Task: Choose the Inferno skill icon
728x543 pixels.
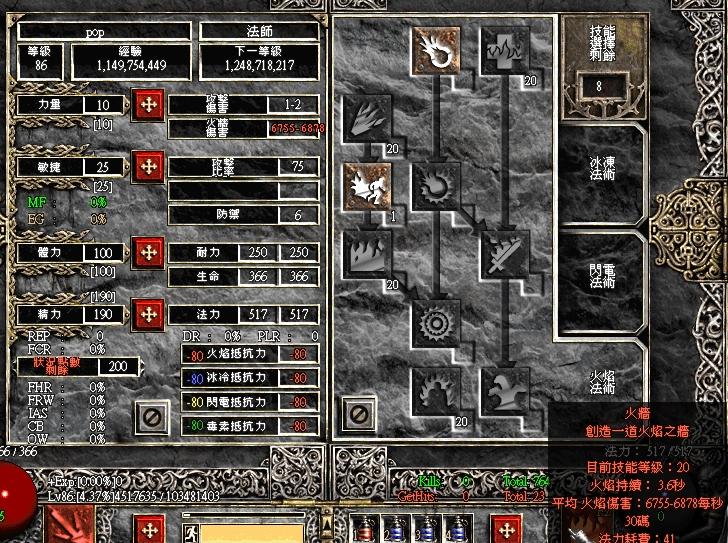Action: click(x=365, y=118)
